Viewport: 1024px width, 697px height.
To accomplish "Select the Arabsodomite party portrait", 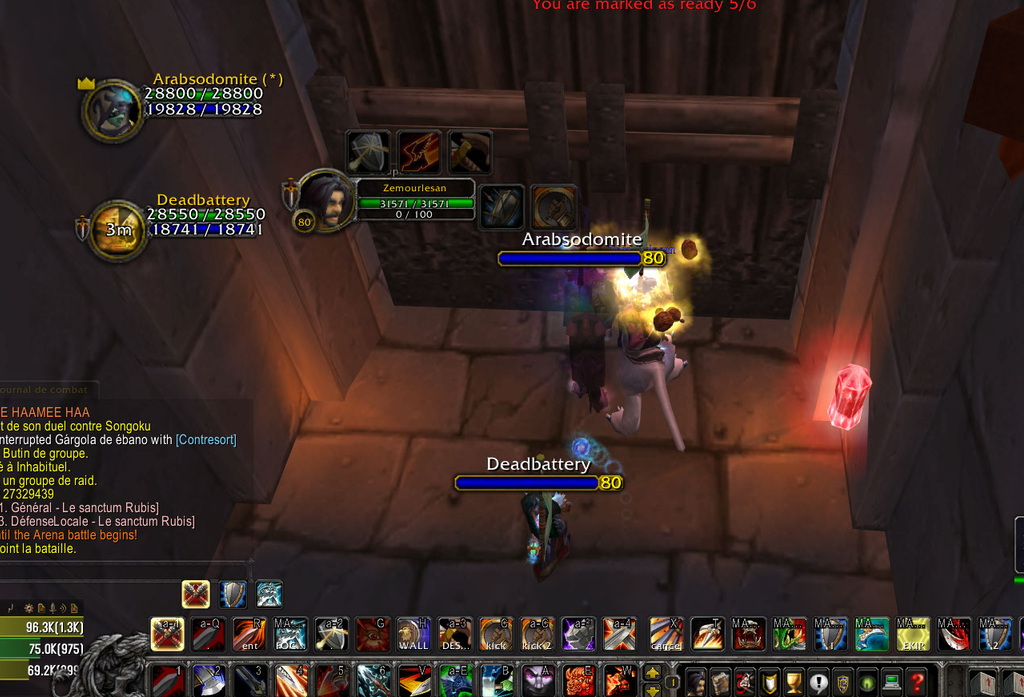I will click(x=112, y=110).
